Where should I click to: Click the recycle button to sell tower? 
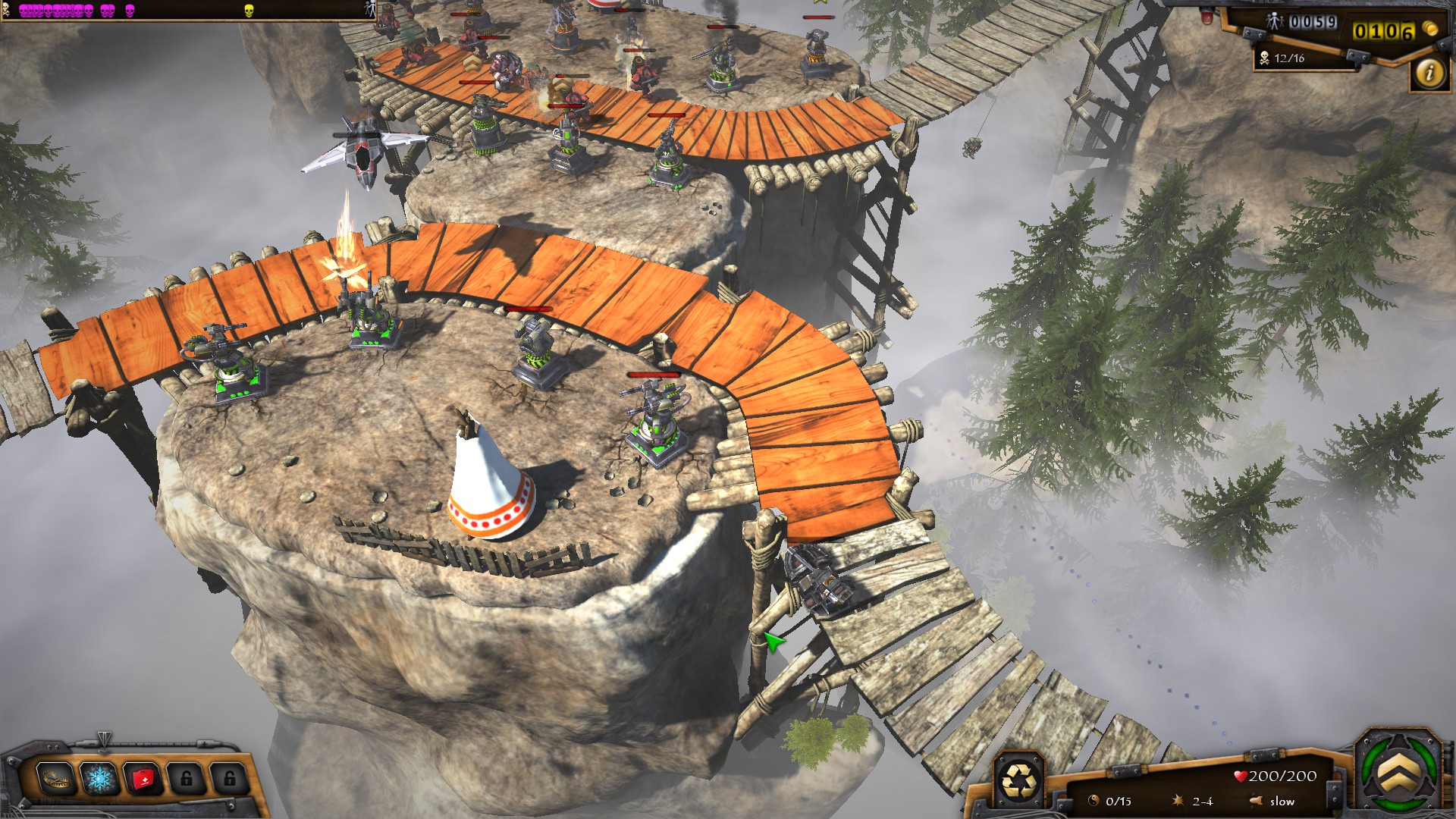(1018, 780)
